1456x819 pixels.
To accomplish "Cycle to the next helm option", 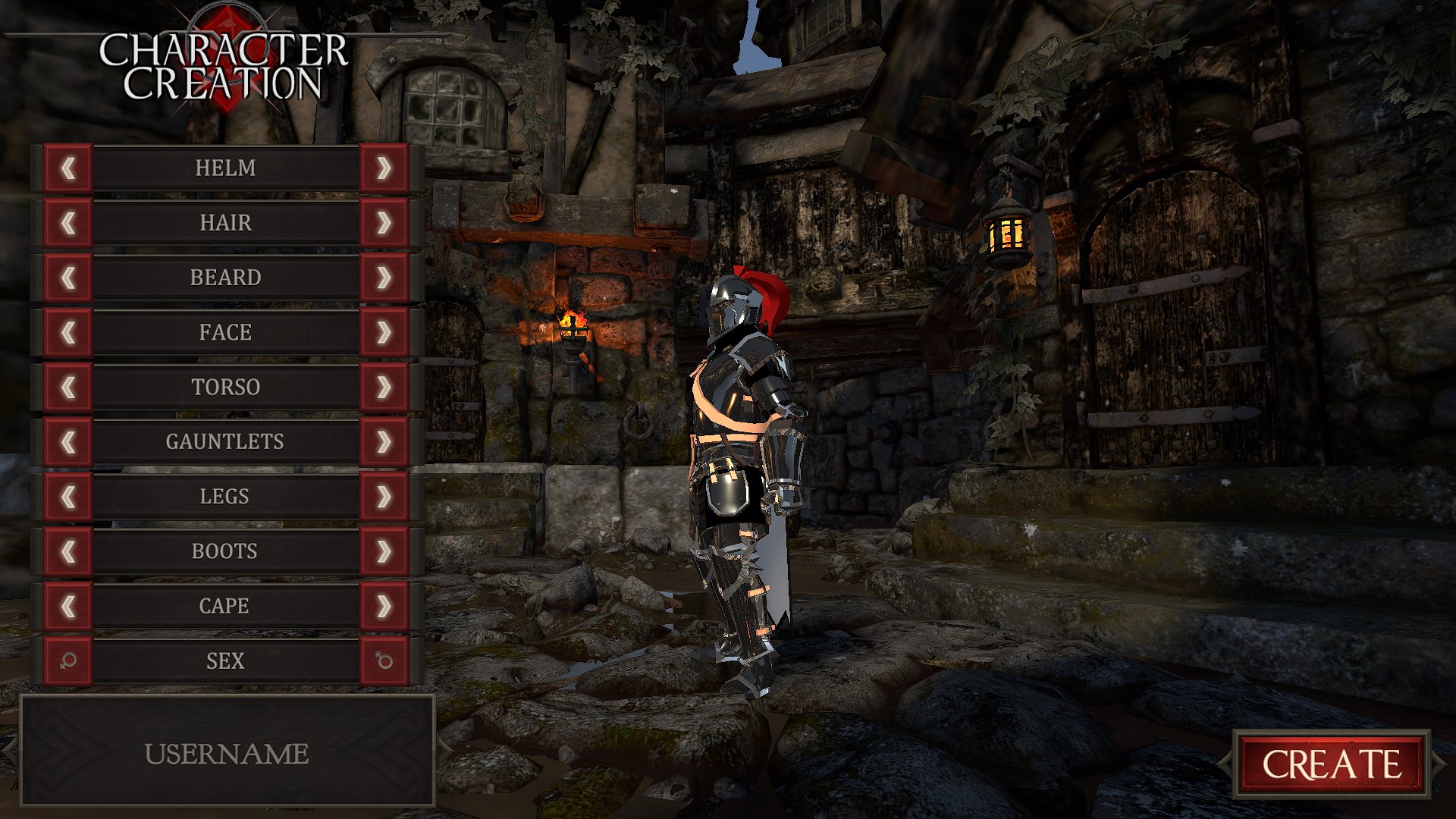I will click(x=384, y=168).
